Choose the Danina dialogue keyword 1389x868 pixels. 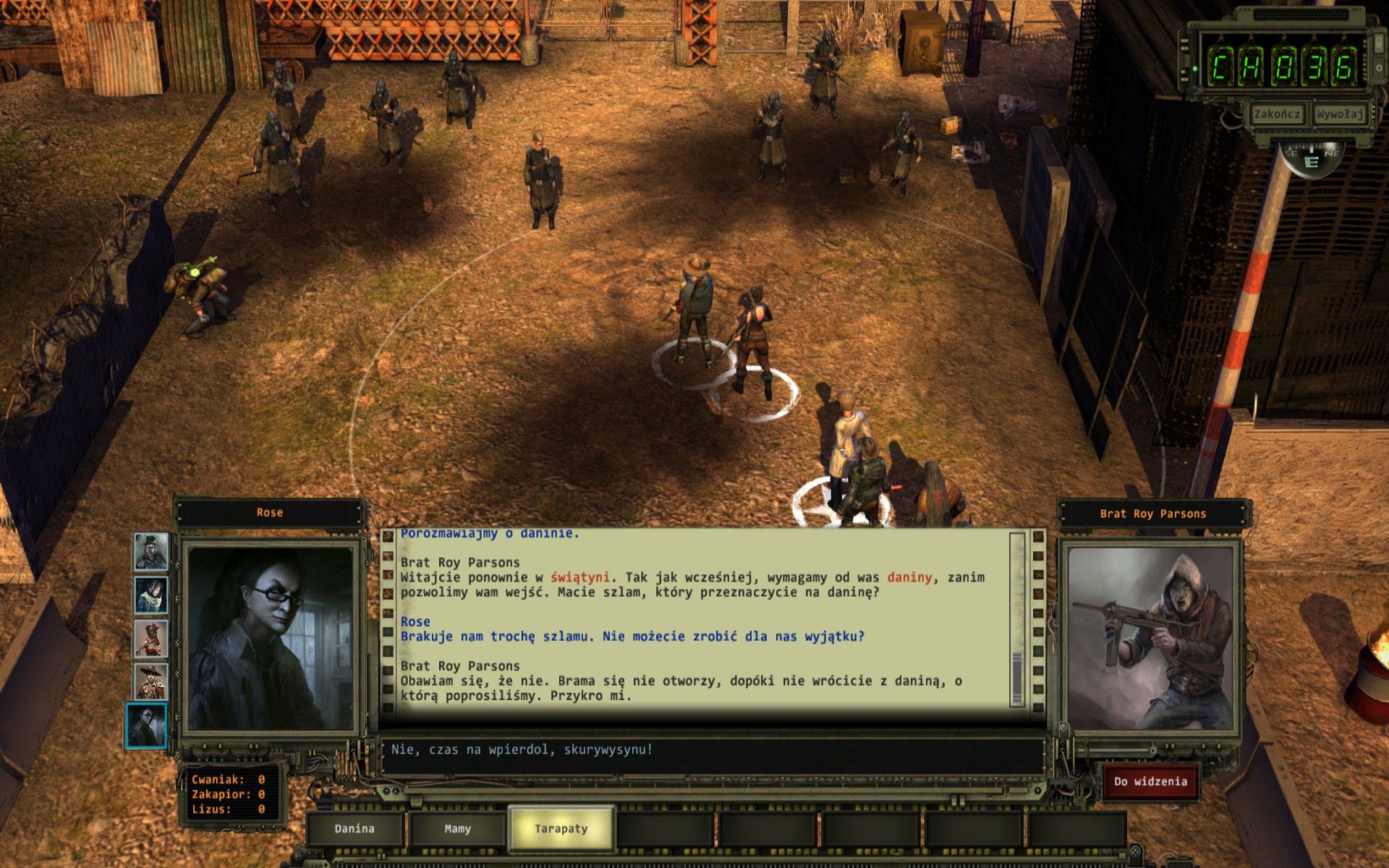point(354,829)
